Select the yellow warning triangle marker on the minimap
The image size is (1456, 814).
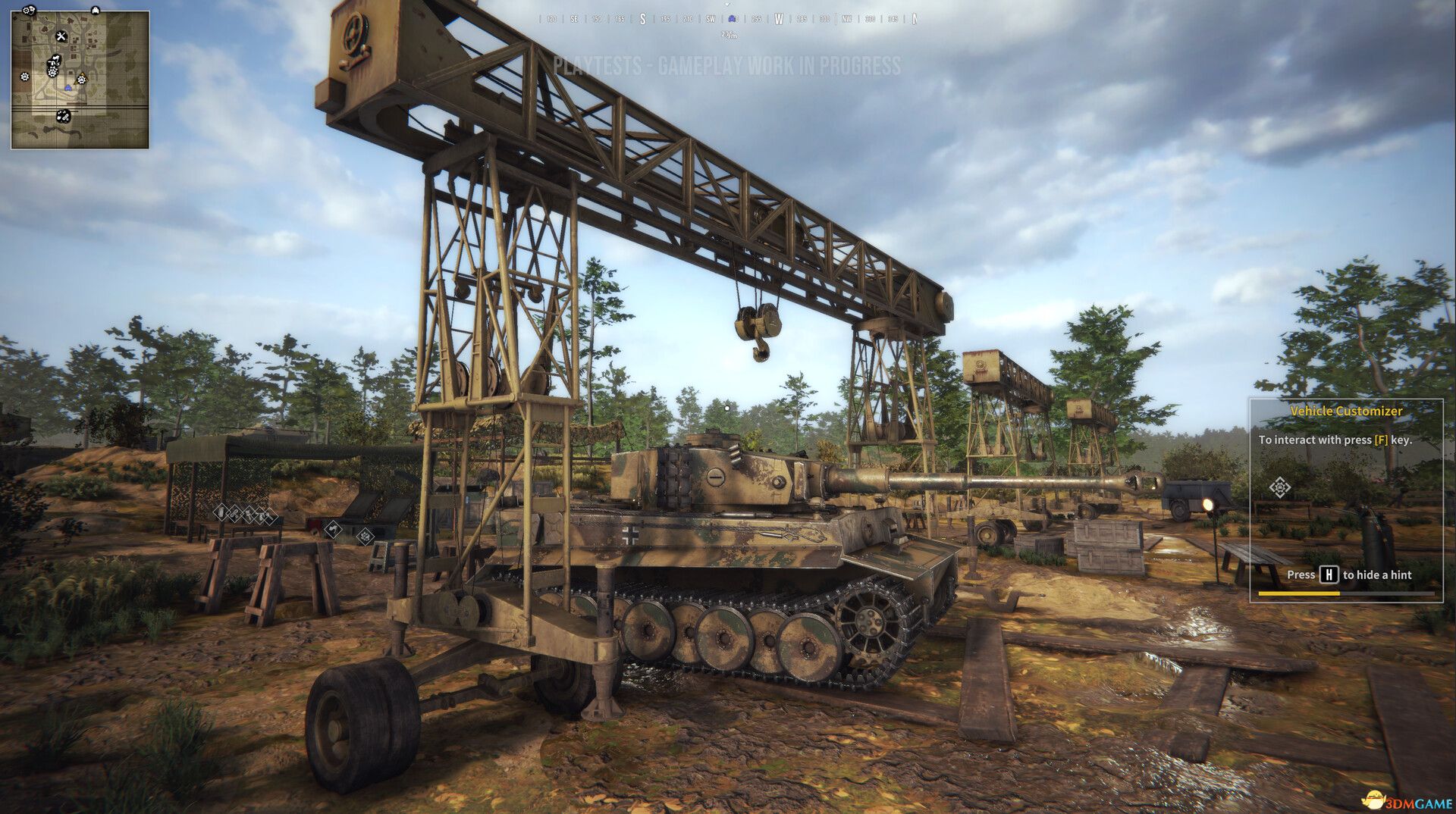tap(82, 79)
